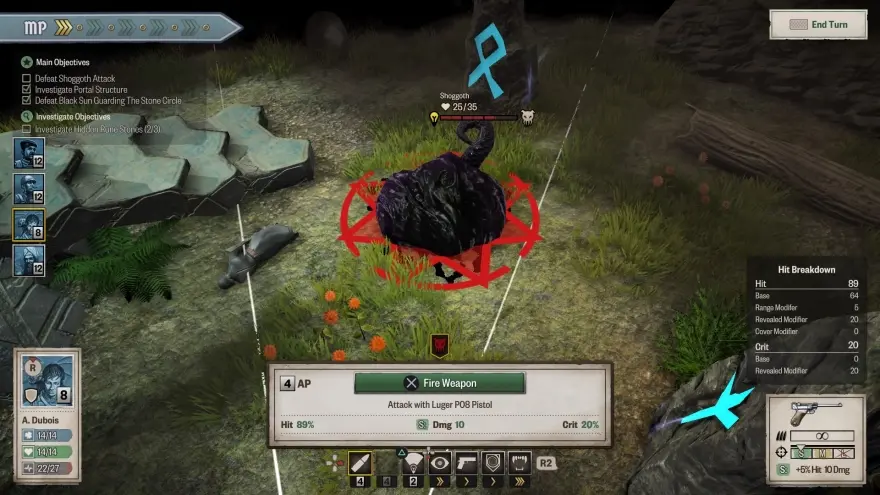Choose the eye ability icon
The height and width of the screenshot is (495, 880).
coord(439,462)
